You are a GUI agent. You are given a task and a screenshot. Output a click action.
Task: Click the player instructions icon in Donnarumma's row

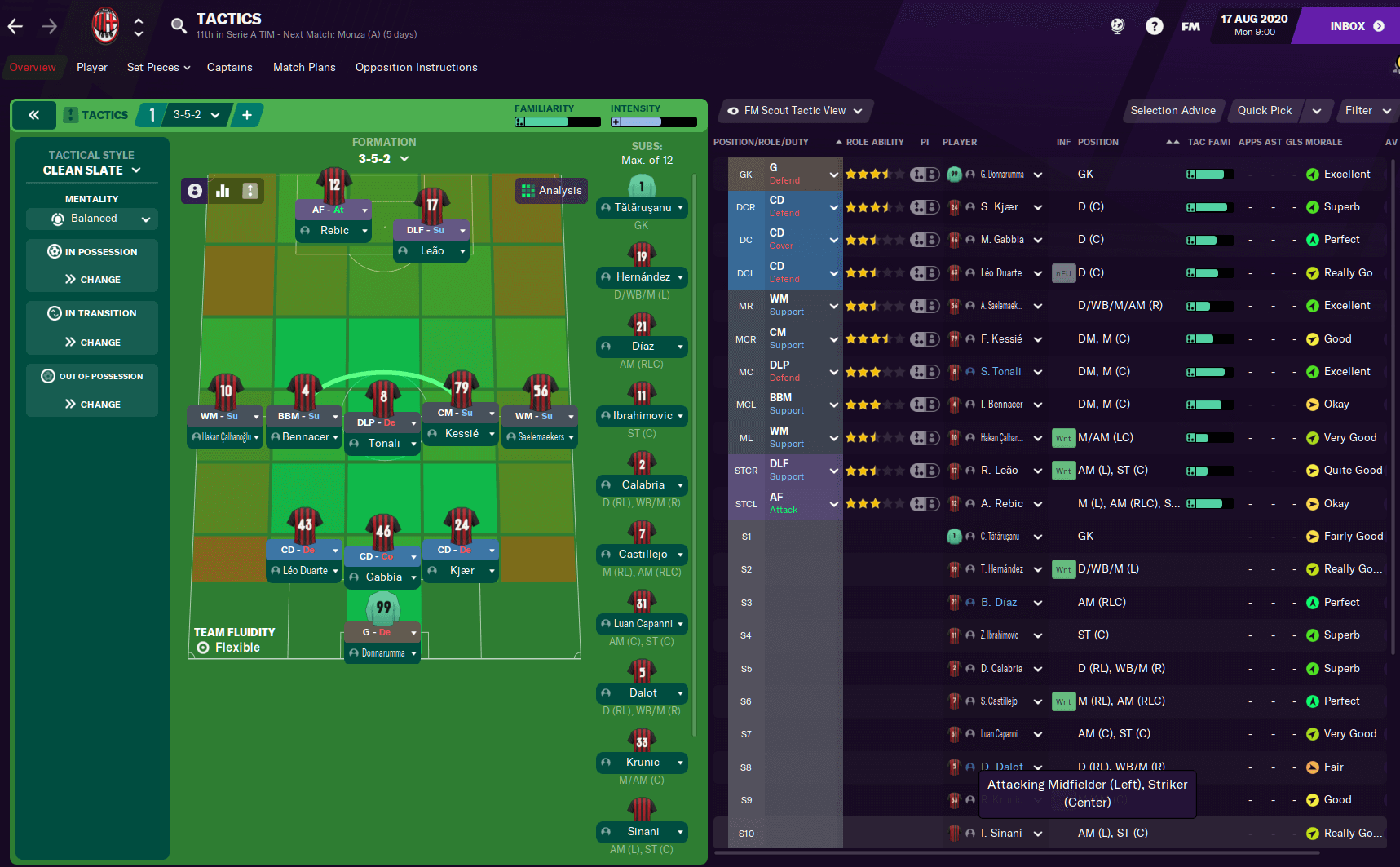[925, 174]
